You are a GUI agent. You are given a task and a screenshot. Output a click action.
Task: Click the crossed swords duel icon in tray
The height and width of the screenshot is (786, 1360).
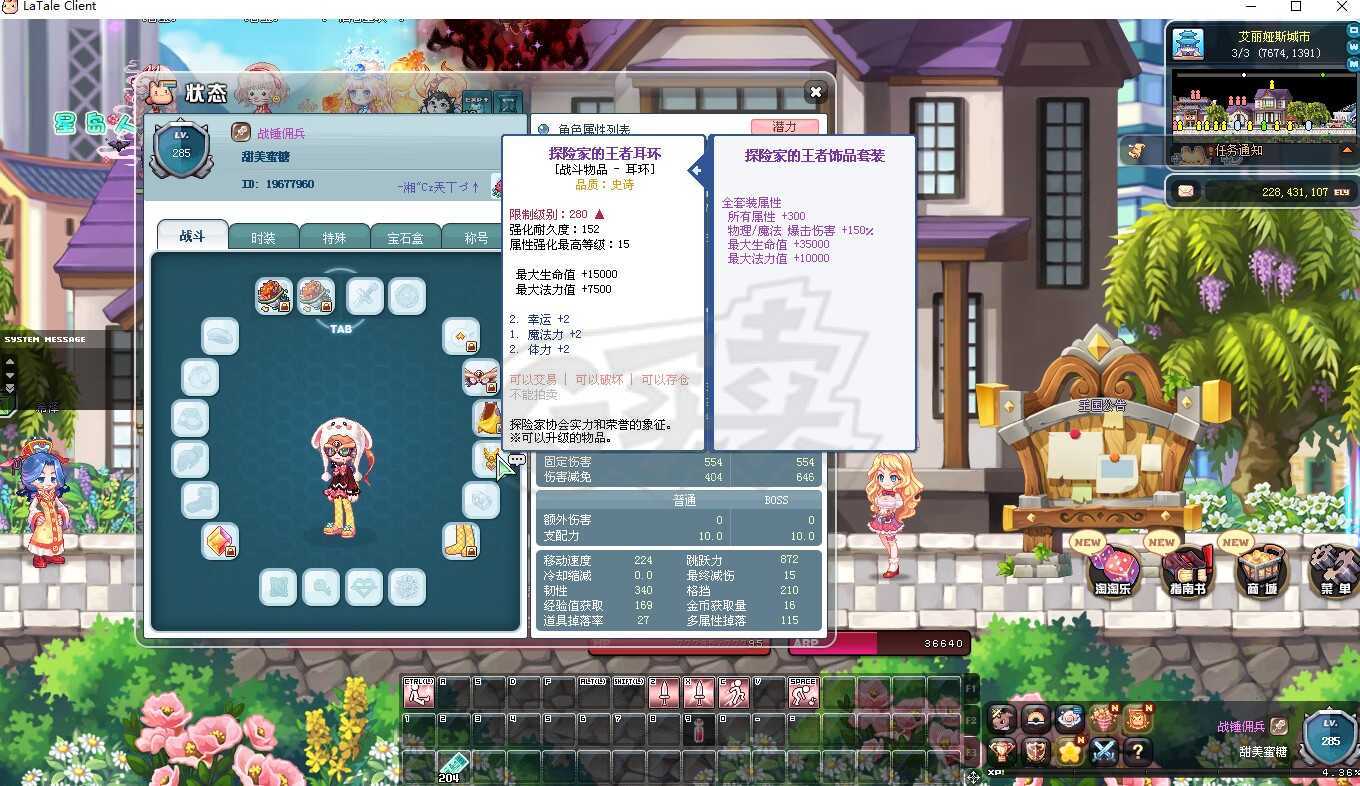[1103, 750]
